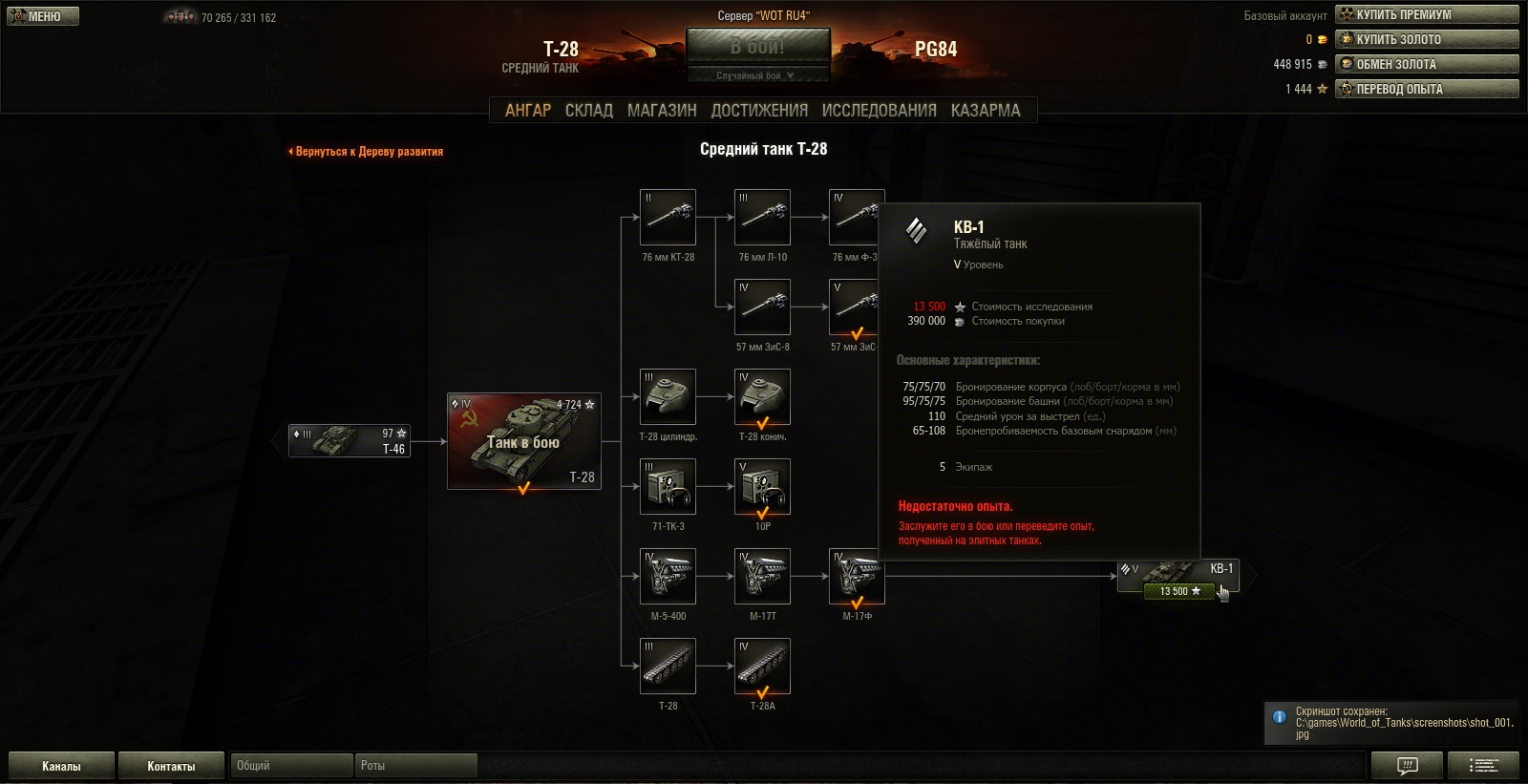Select the T-46 tank node
Image resolution: width=1528 pixels, height=784 pixels.
pyautogui.click(x=350, y=441)
